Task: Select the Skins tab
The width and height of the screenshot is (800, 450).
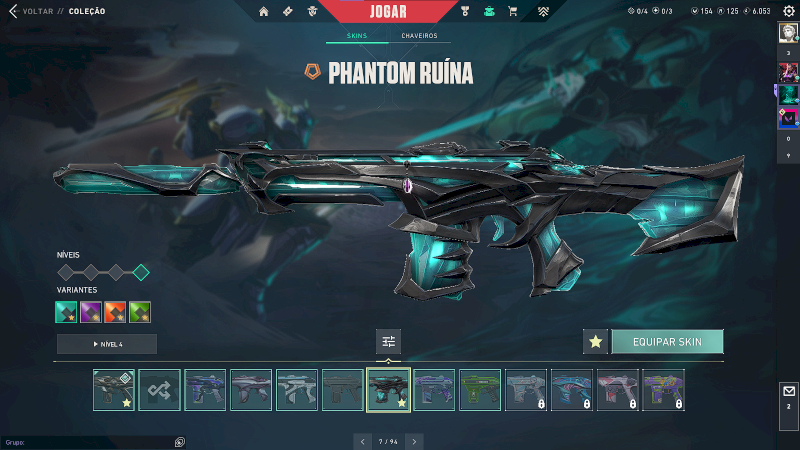Action: pyautogui.click(x=357, y=36)
